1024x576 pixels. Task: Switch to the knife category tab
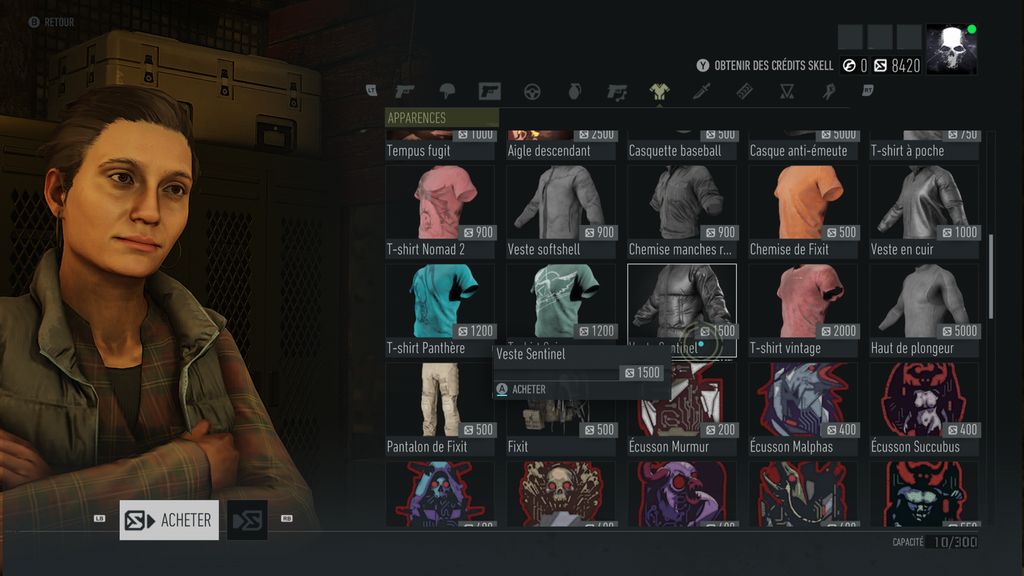(702, 91)
